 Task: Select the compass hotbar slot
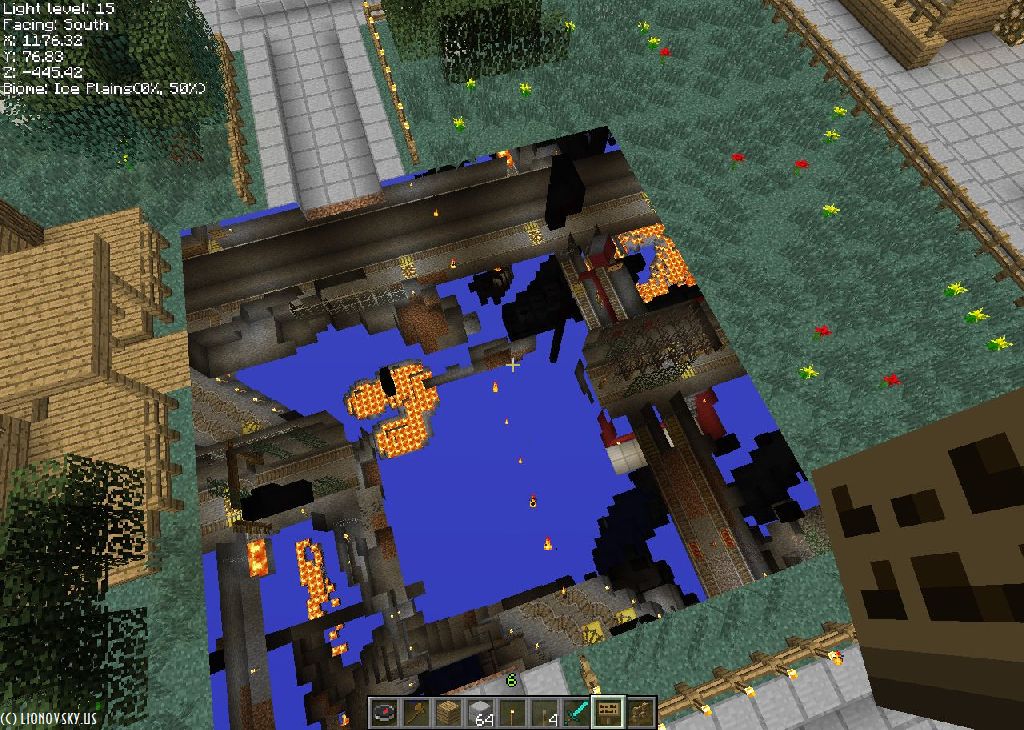tap(385, 713)
